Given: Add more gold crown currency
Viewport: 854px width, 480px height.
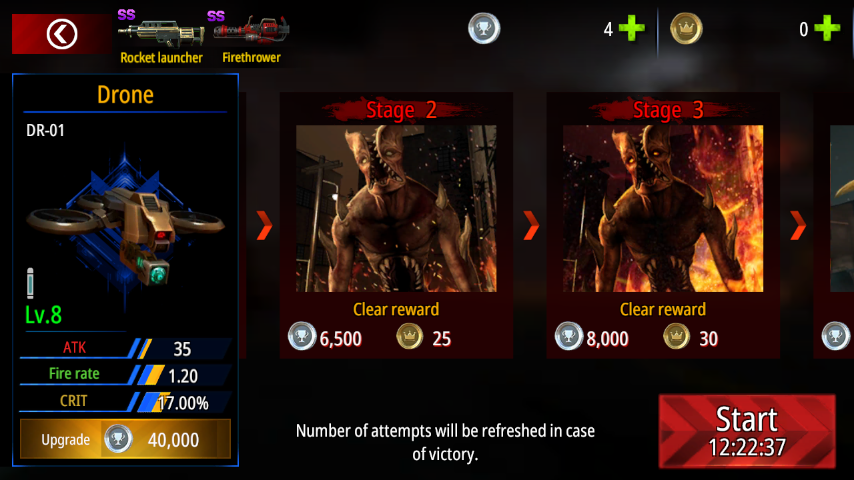Looking at the screenshot, I should coord(826,29).
